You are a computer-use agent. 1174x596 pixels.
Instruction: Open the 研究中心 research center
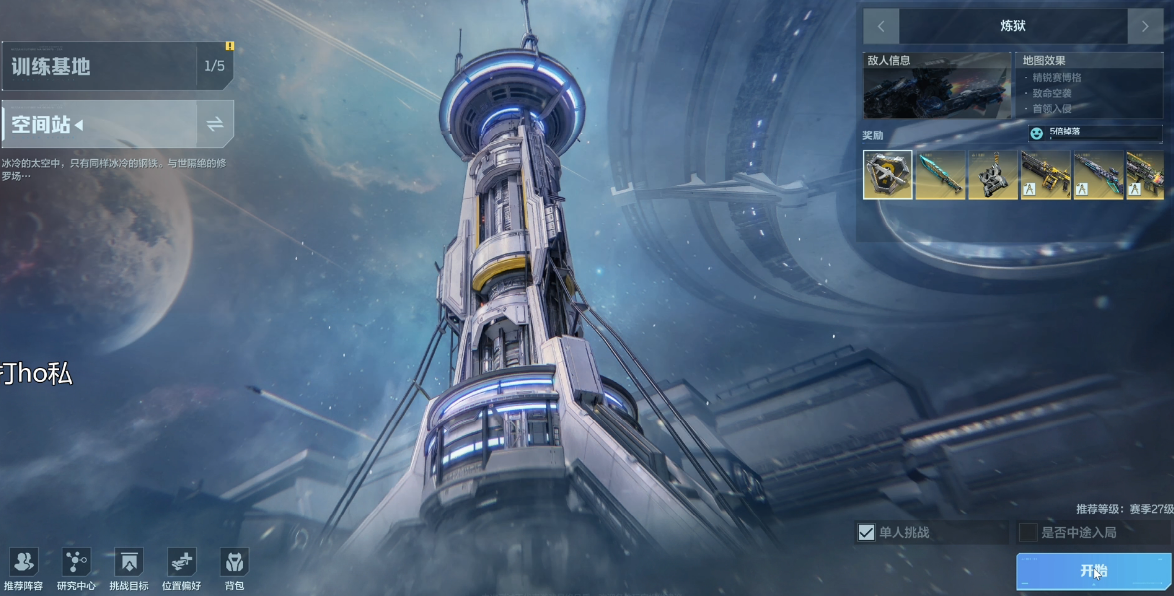[x=76, y=569]
